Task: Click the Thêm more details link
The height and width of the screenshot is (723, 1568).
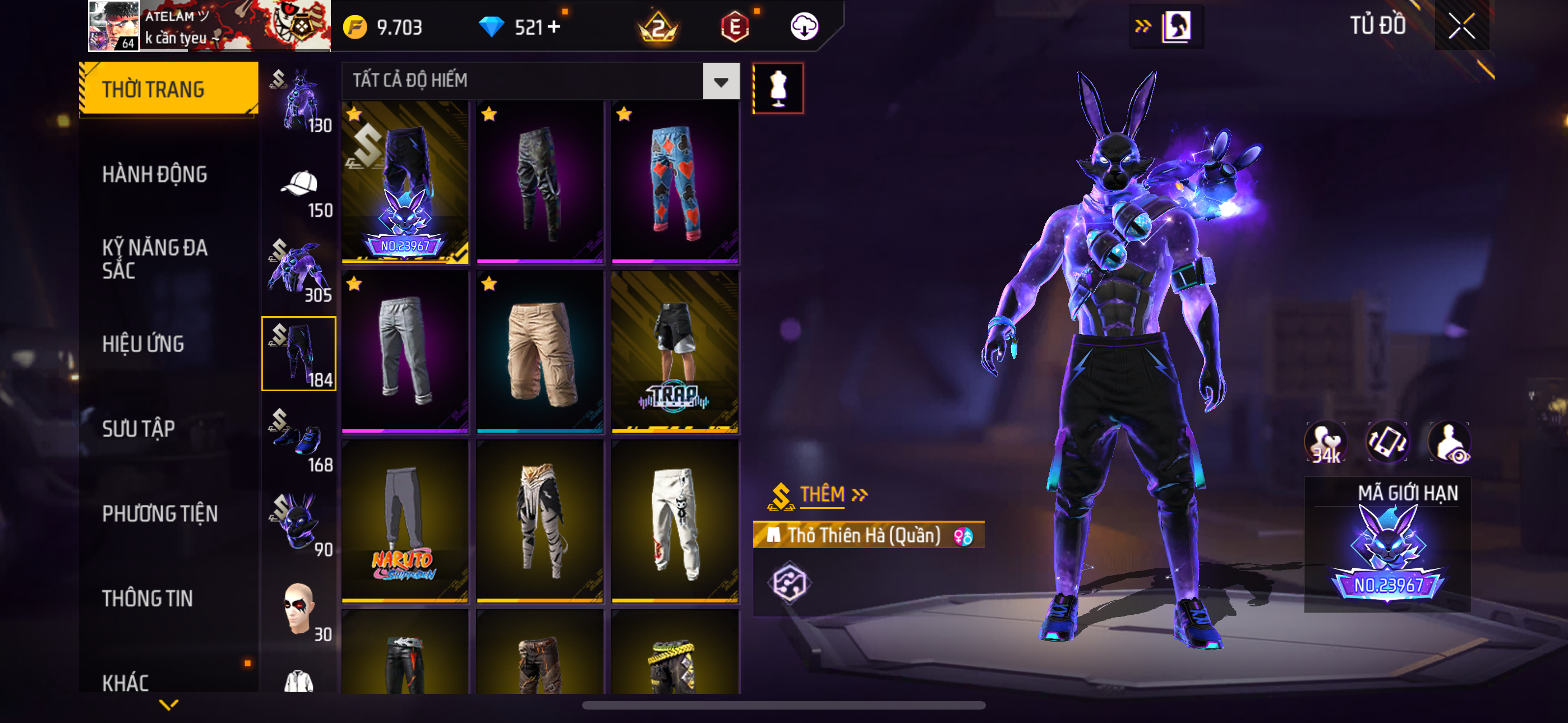Action: 833,494
